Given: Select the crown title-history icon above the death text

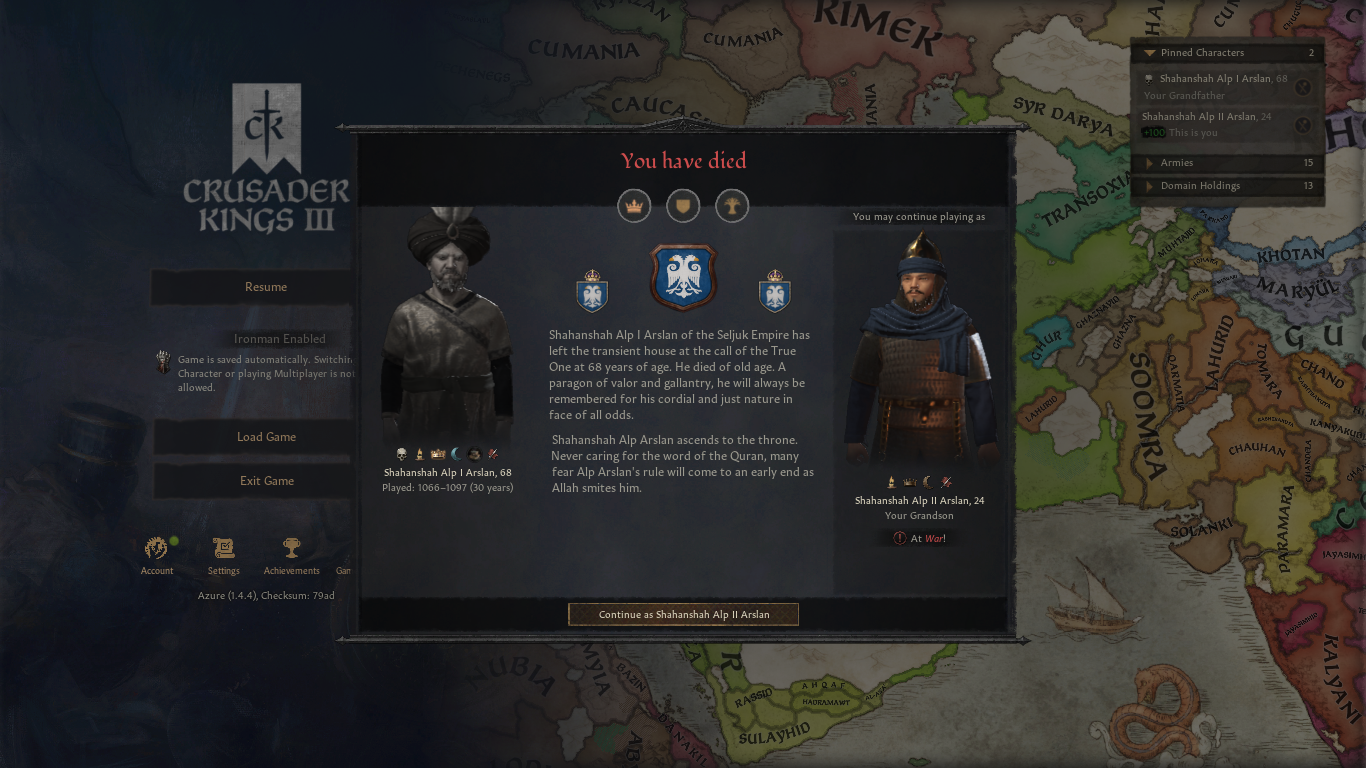Looking at the screenshot, I should [634, 206].
